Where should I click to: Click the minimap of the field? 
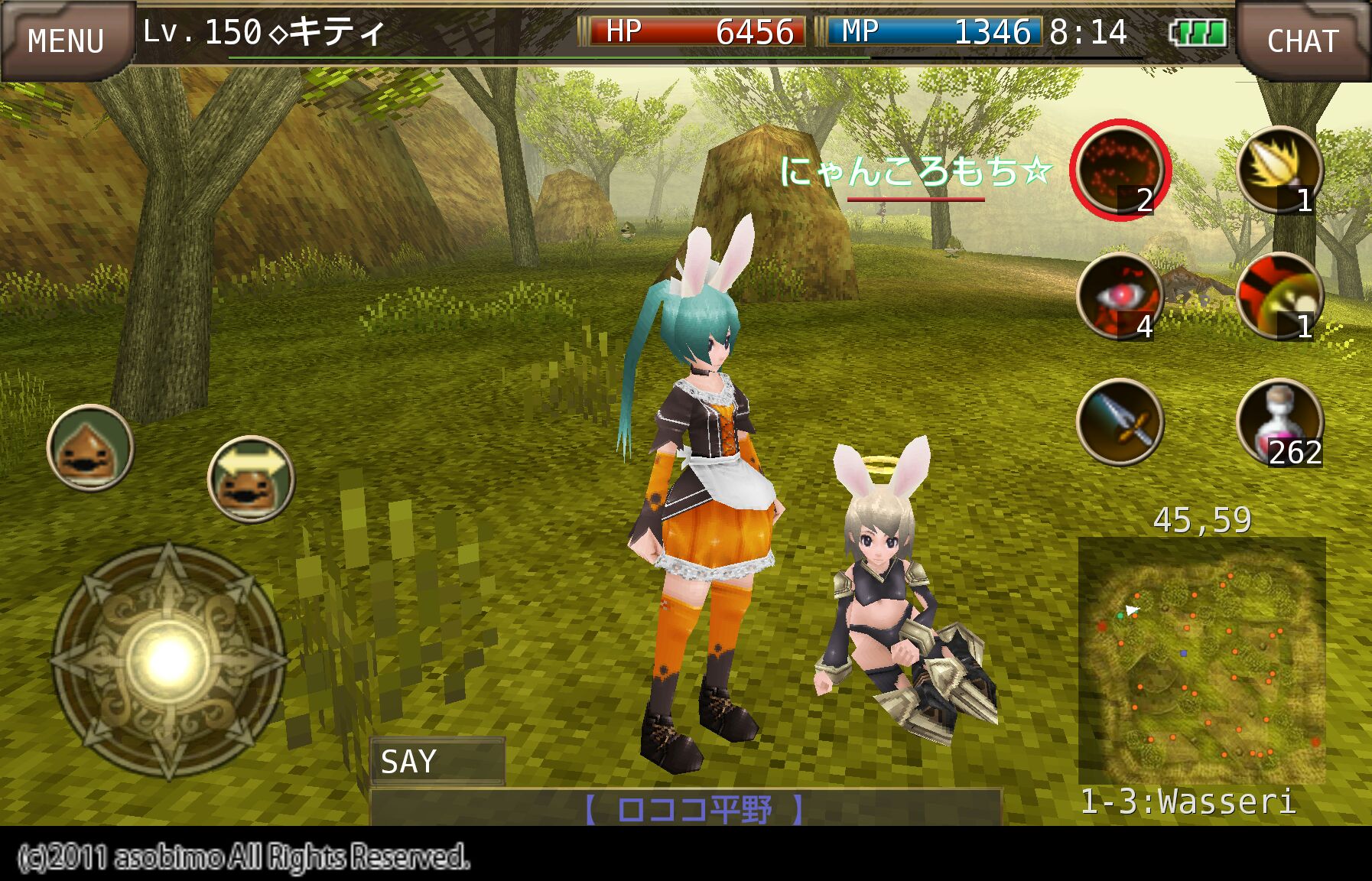[1201, 659]
